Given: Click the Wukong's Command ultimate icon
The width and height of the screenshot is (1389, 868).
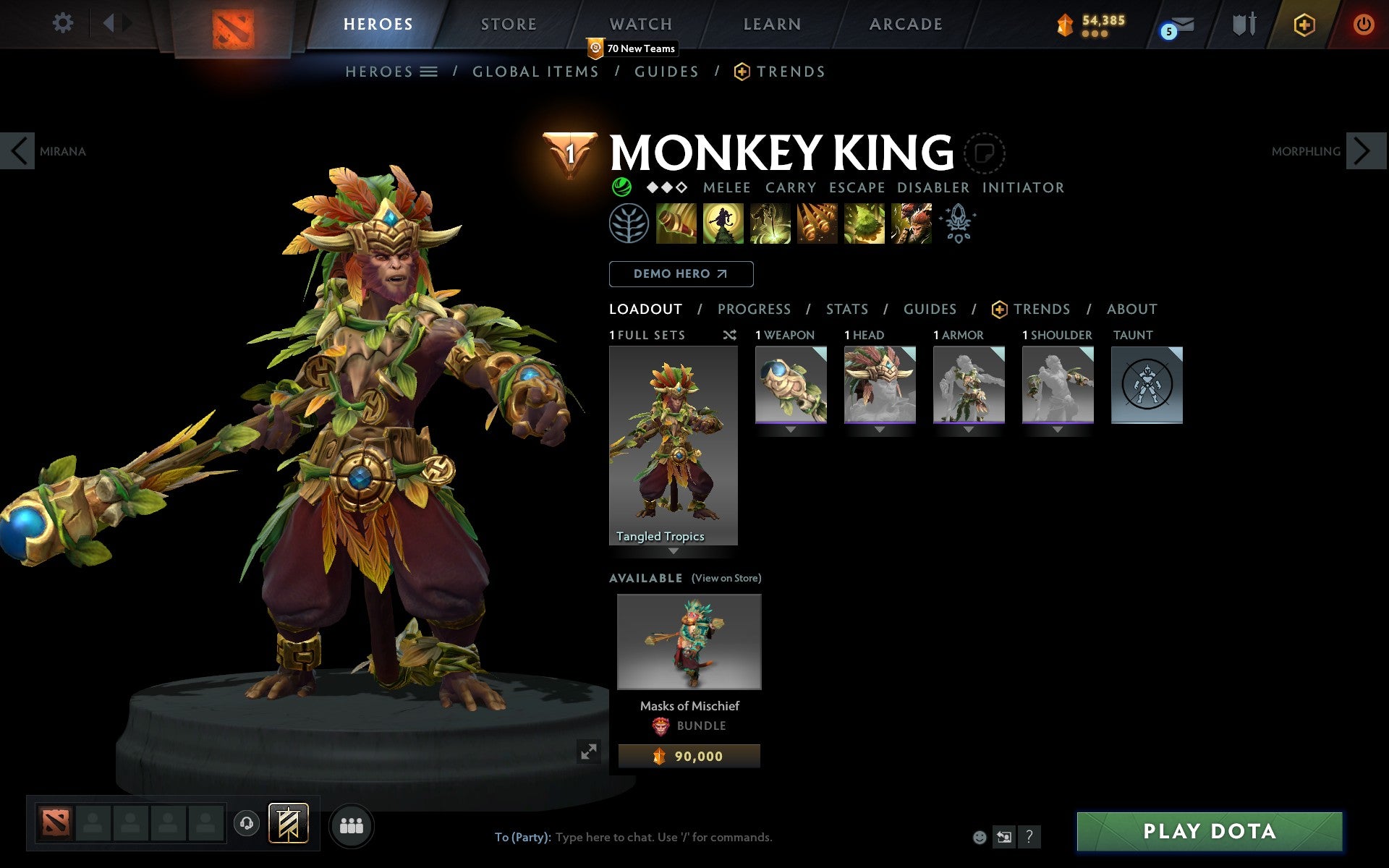Looking at the screenshot, I should coord(910,224).
